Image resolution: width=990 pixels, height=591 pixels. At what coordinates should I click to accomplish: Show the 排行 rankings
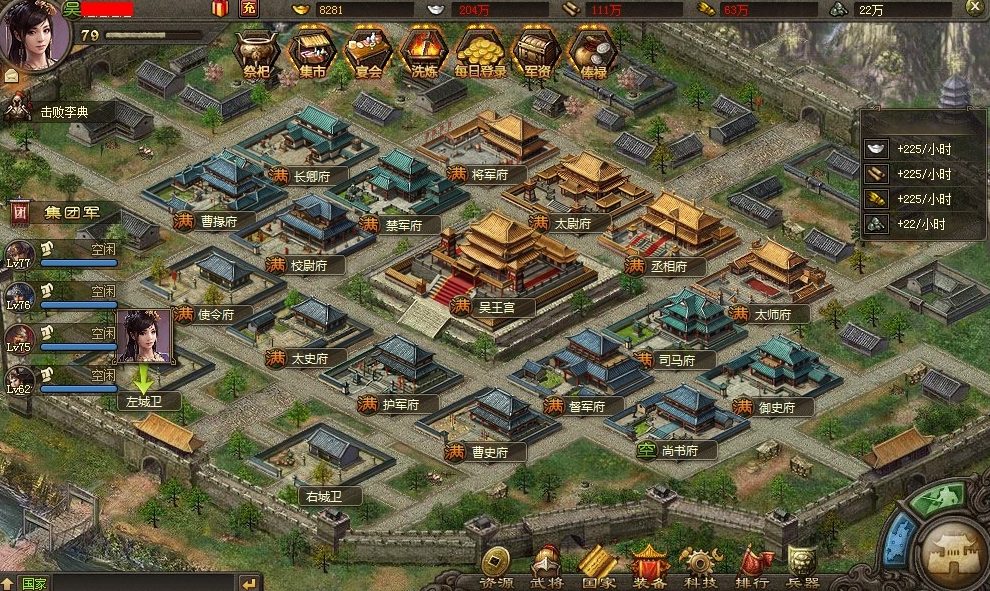[x=751, y=567]
